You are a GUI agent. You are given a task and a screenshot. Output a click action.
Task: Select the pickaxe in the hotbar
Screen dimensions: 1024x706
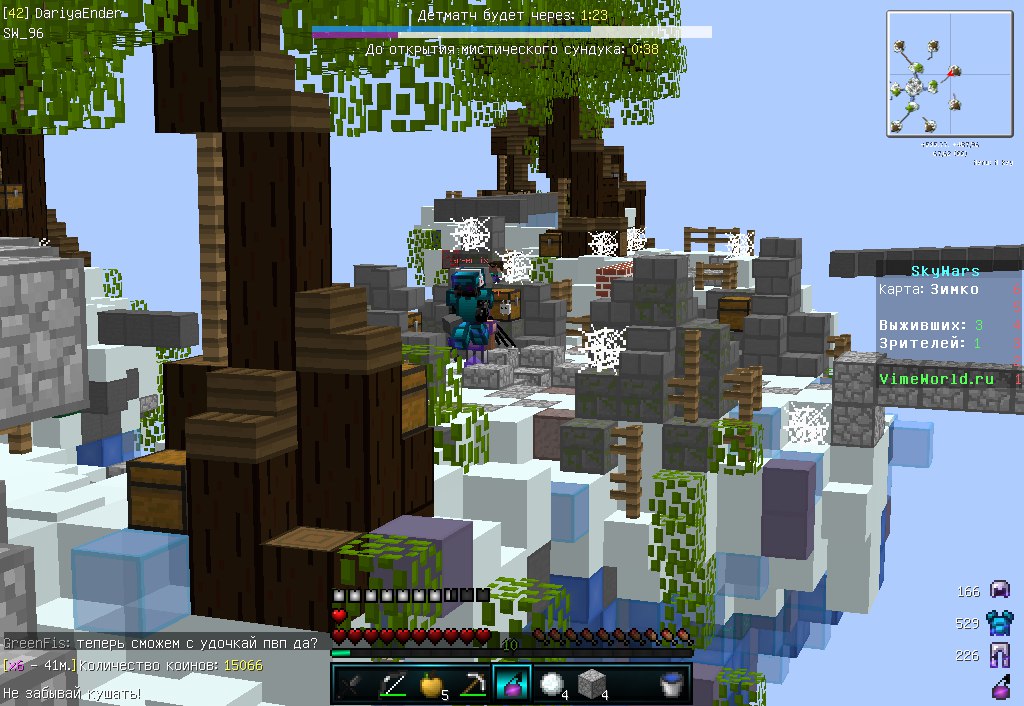(472, 684)
